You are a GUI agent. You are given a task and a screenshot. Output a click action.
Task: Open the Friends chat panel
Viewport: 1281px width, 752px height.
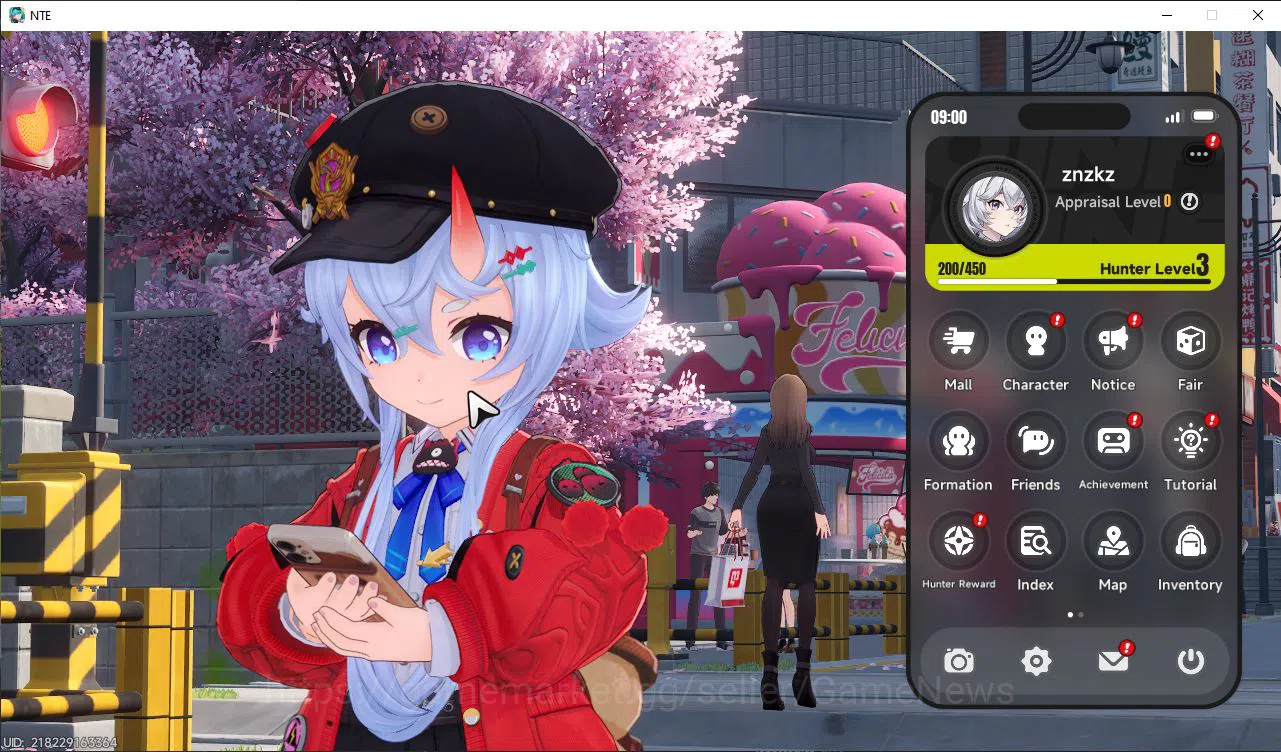pyautogui.click(x=1036, y=441)
